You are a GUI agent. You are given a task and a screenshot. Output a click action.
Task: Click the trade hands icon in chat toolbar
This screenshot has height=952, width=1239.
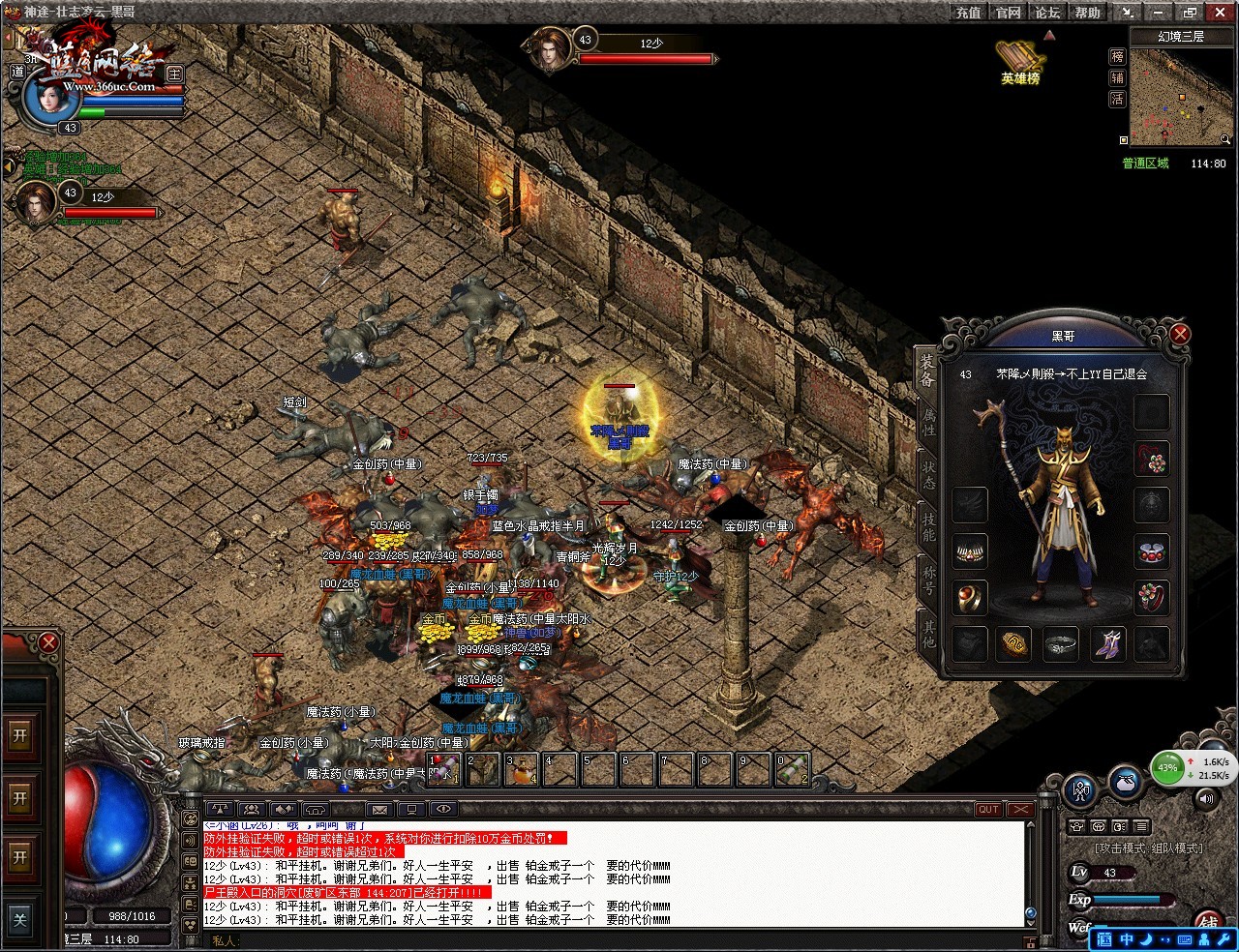(x=284, y=809)
